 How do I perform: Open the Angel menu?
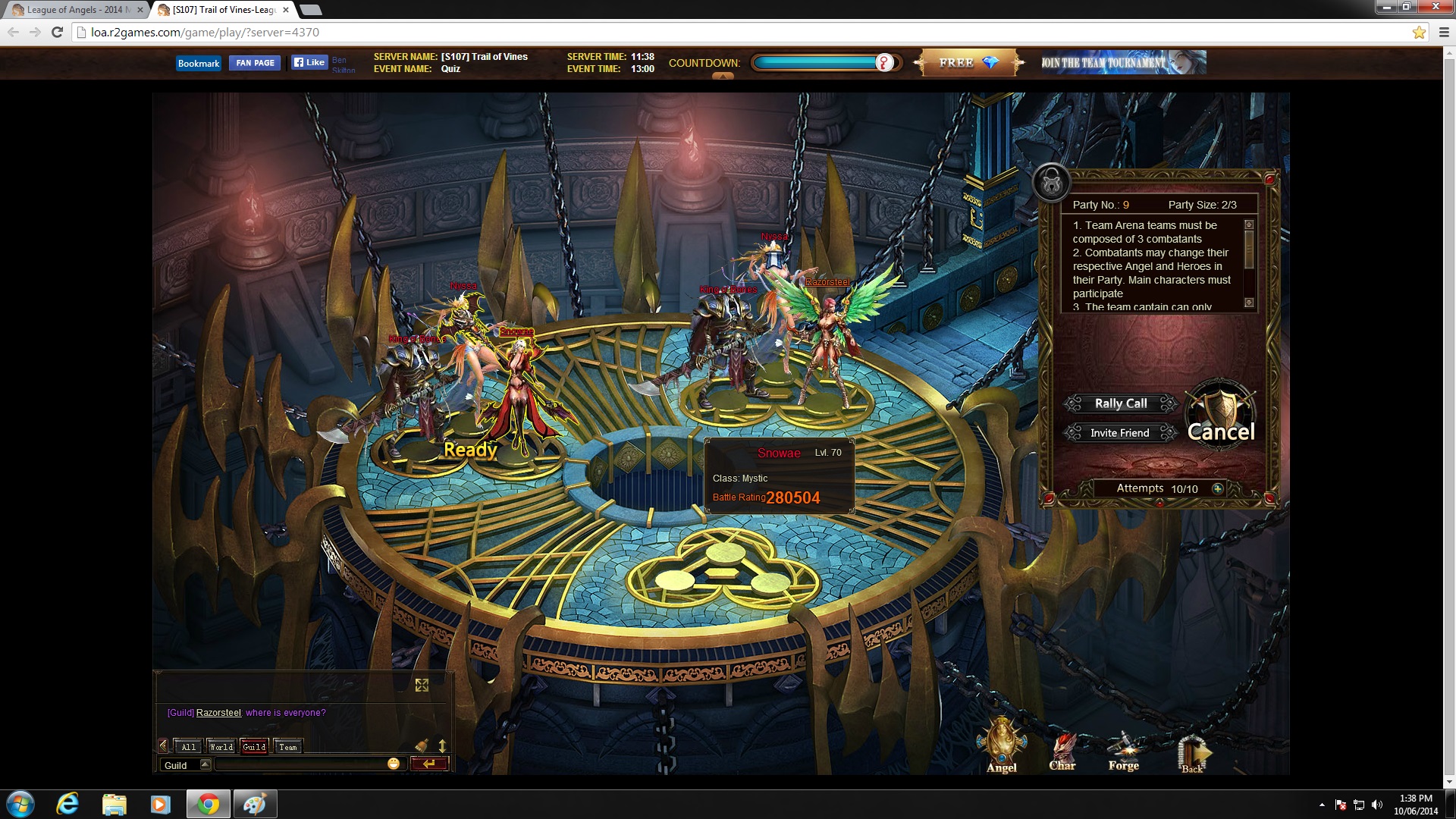click(x=1001, y=747)
